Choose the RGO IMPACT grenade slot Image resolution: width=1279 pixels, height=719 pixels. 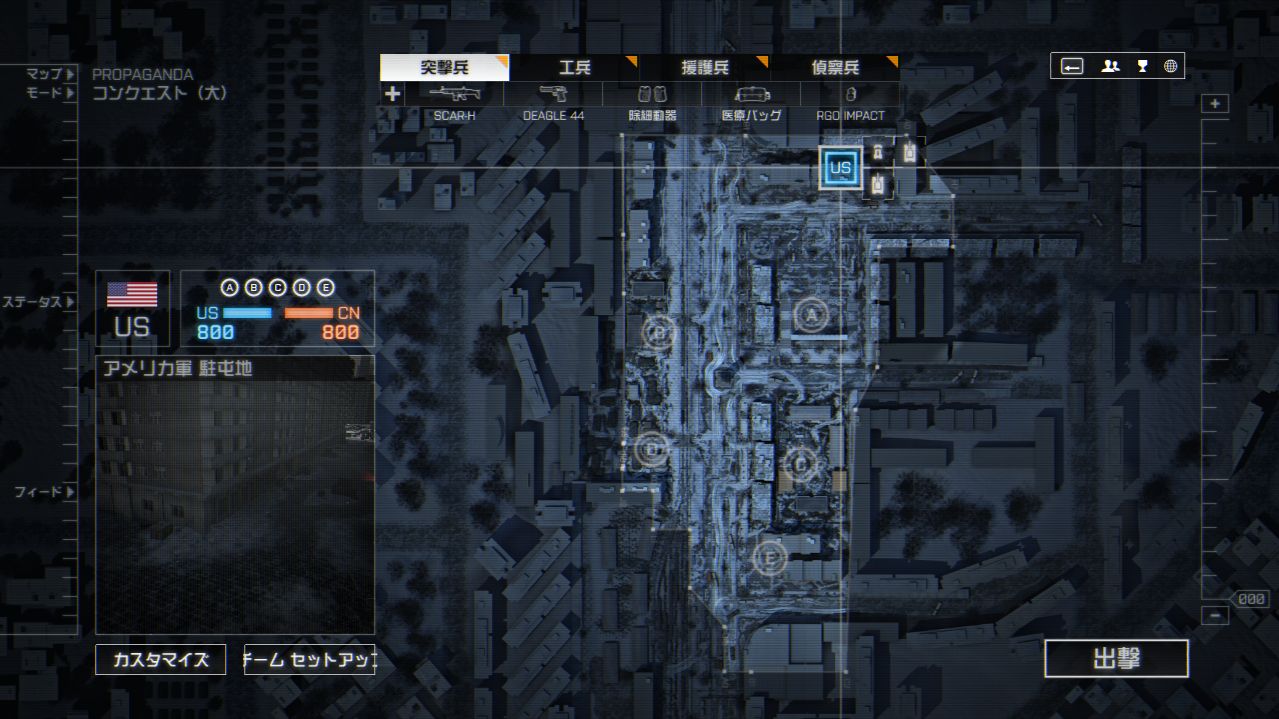tap(850, 95)
